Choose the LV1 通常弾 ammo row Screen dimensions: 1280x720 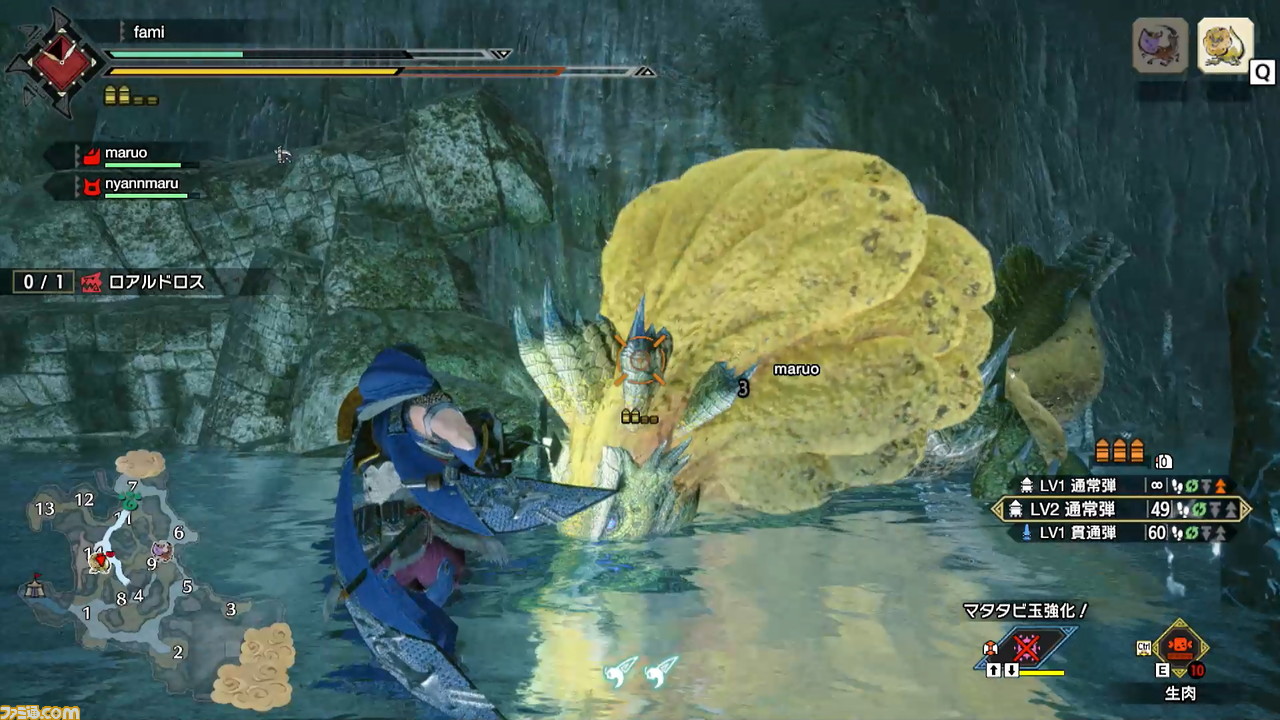(1122, 485)
